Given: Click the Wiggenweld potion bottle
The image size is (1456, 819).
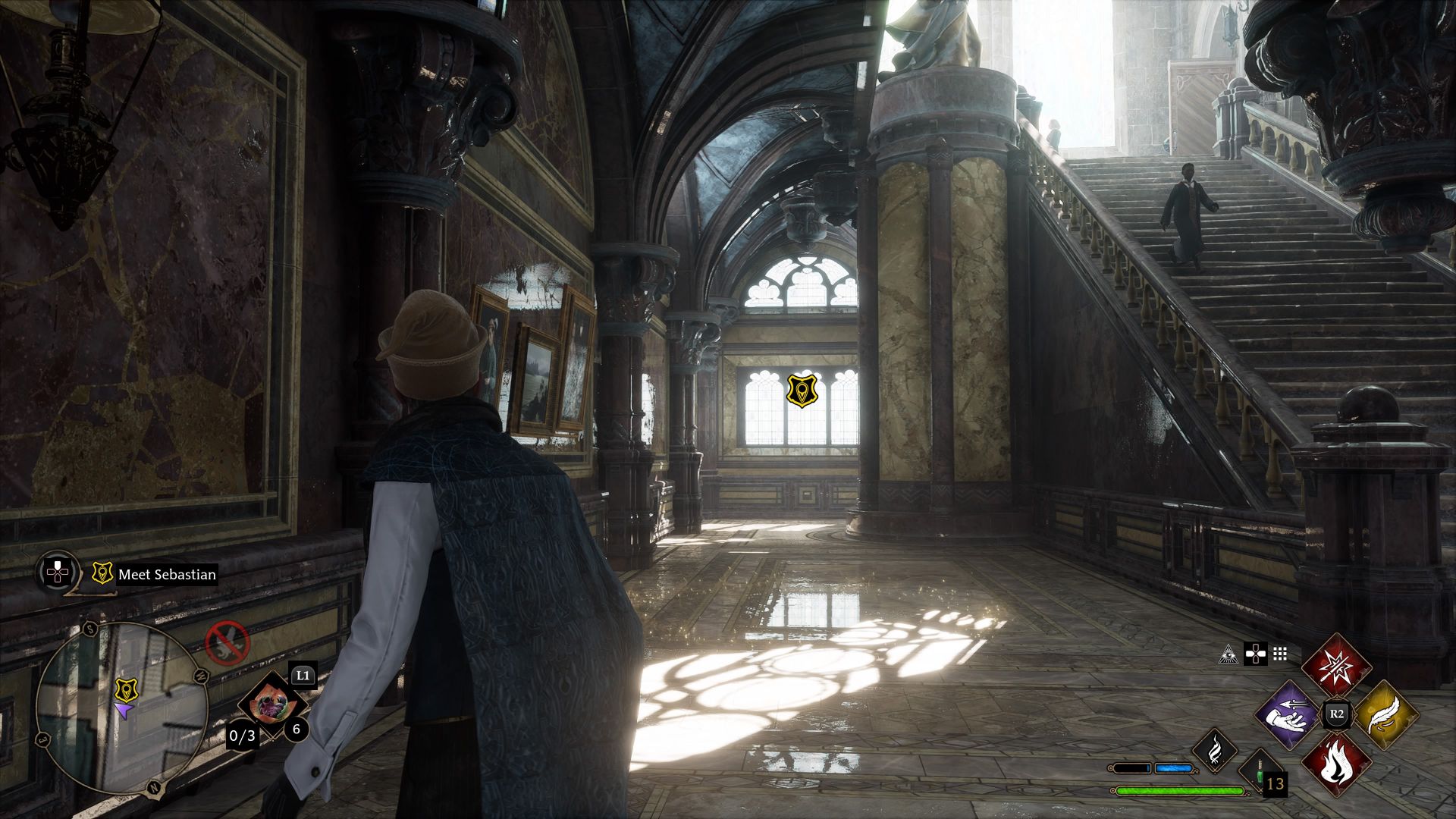Looking at the screenshot, I should pyautogui.click(x=1260, y=772).
